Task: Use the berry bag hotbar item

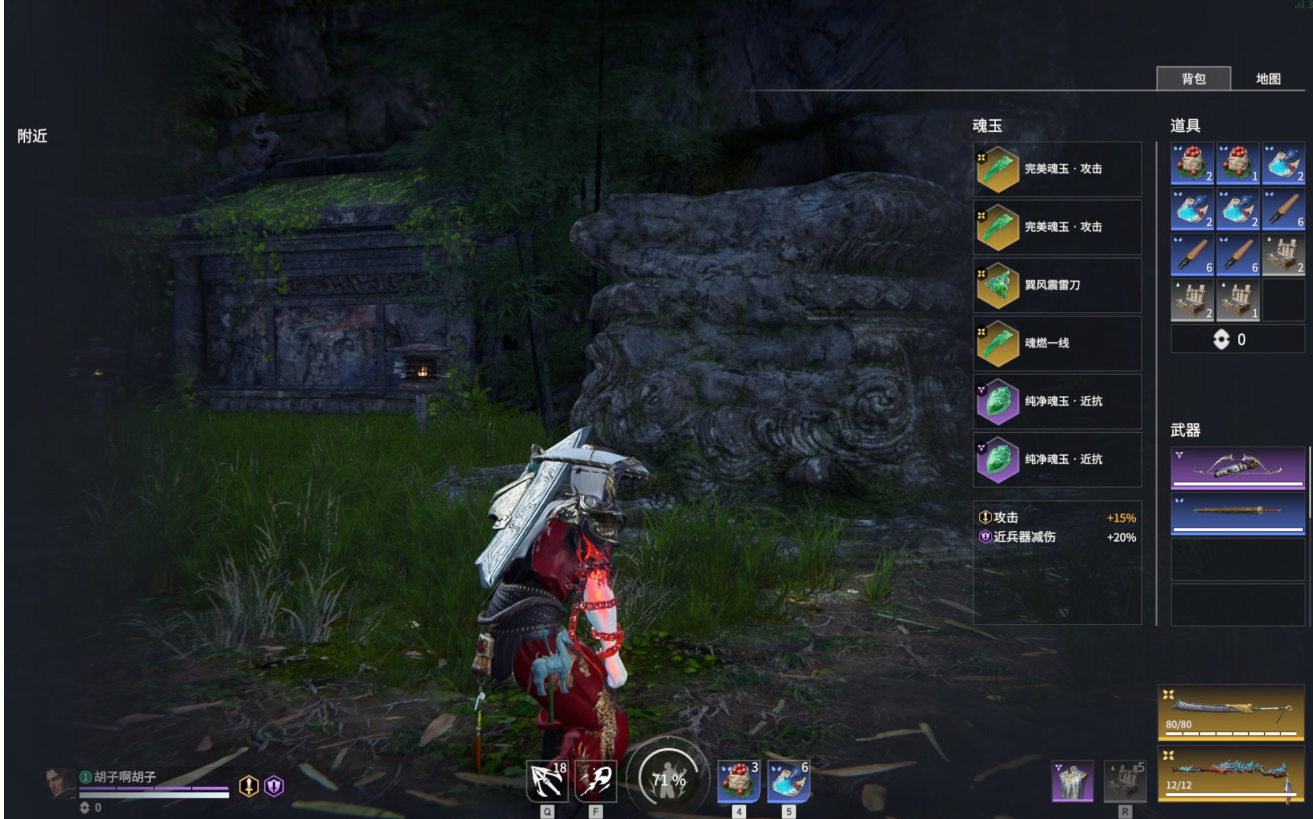Action: point(739,781)
